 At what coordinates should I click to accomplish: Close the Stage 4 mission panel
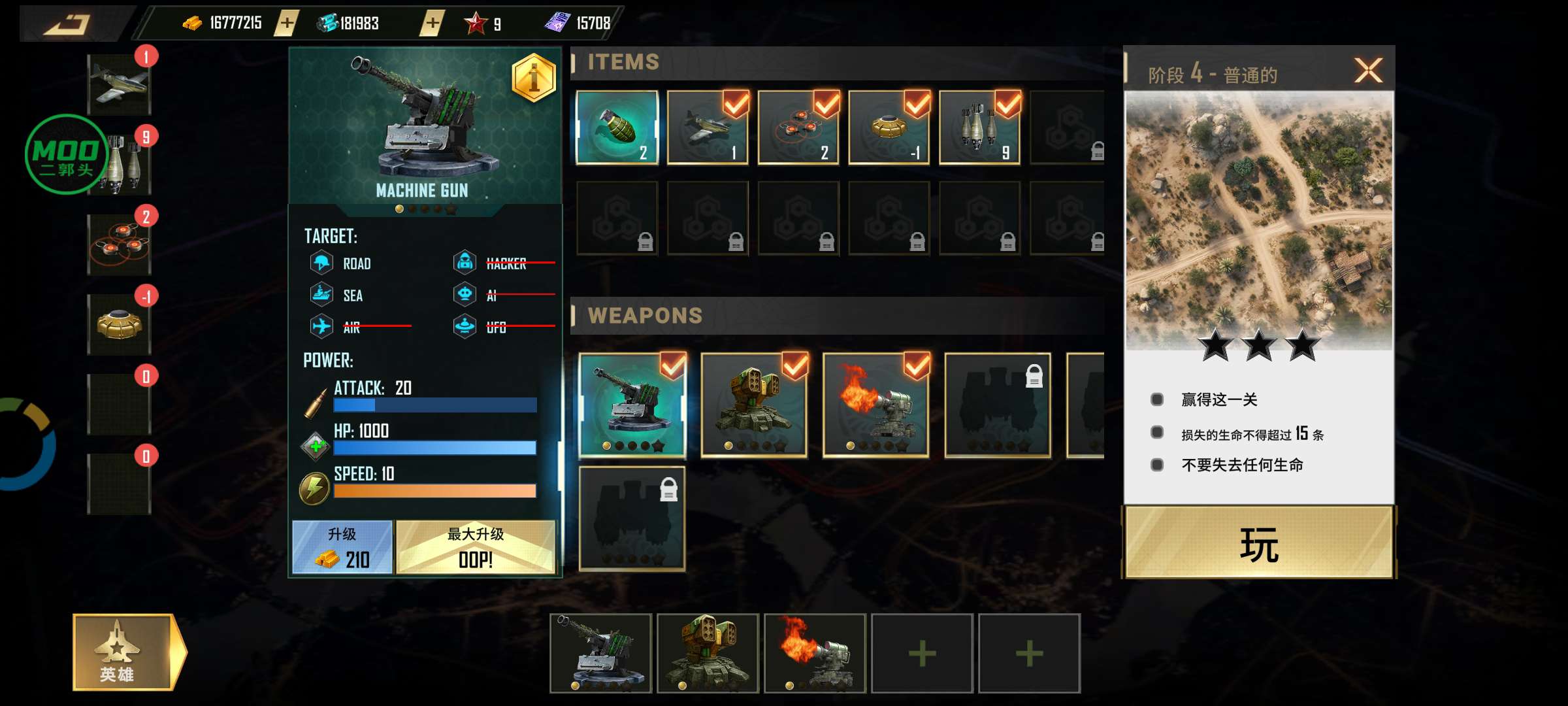click(x=1368, y=71)
